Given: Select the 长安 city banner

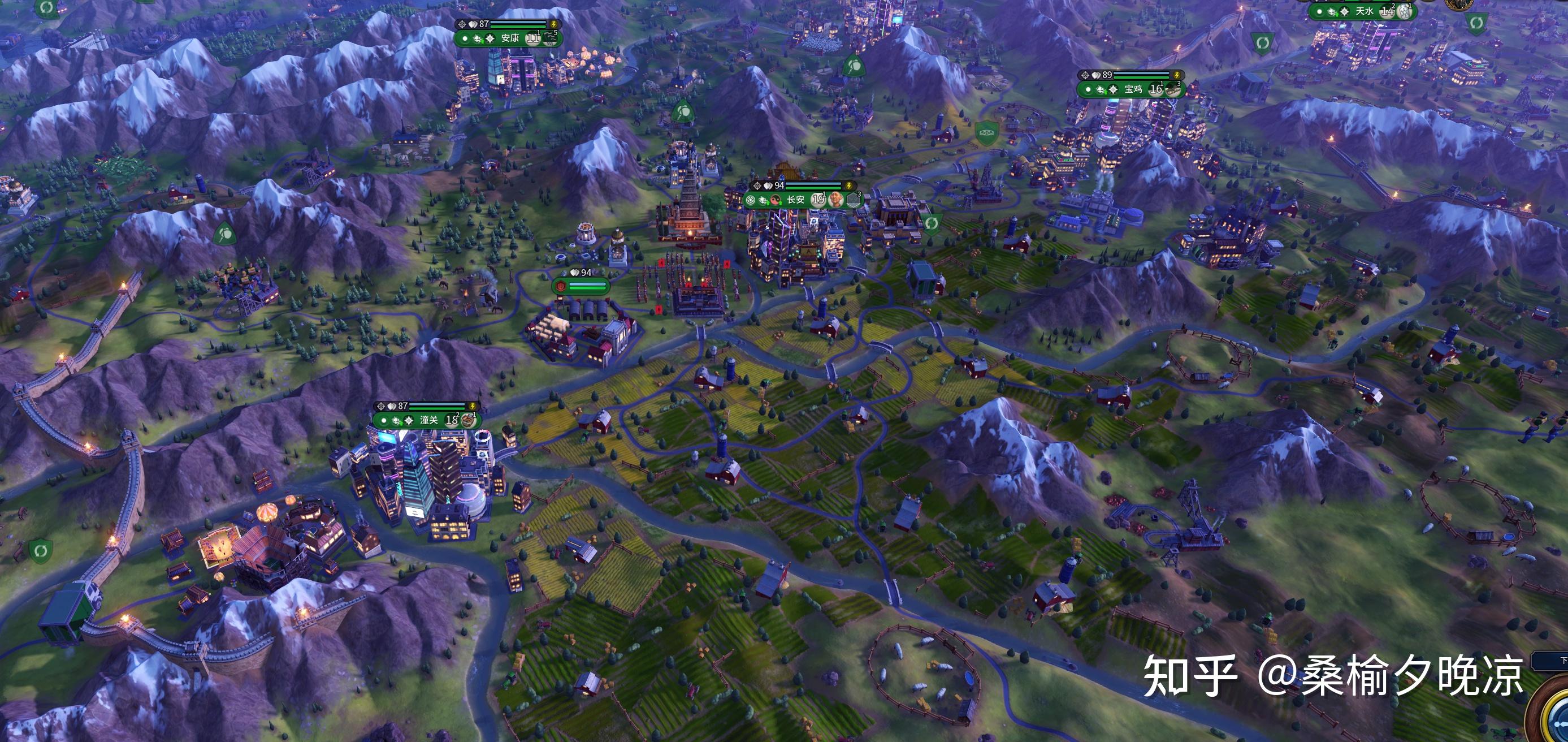Looking at the screenshot, I should coord(795,200).
